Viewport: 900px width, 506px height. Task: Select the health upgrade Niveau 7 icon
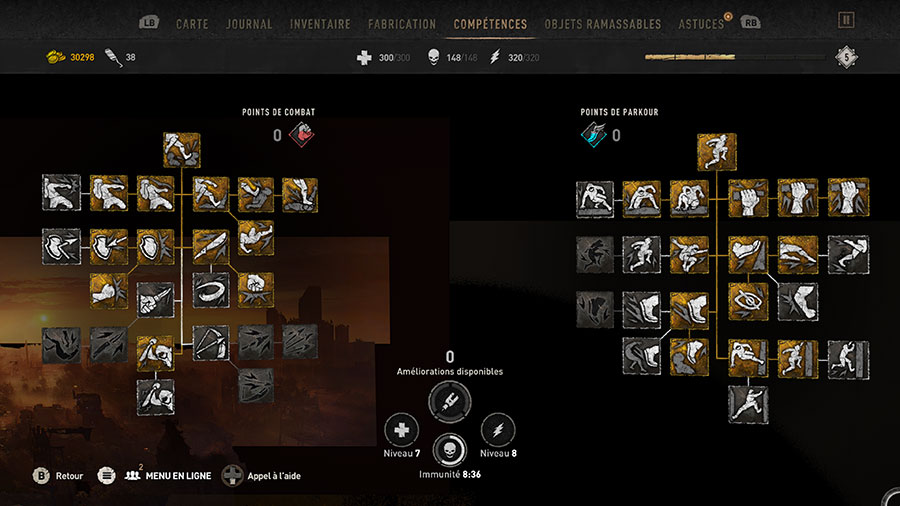[402, 431]
